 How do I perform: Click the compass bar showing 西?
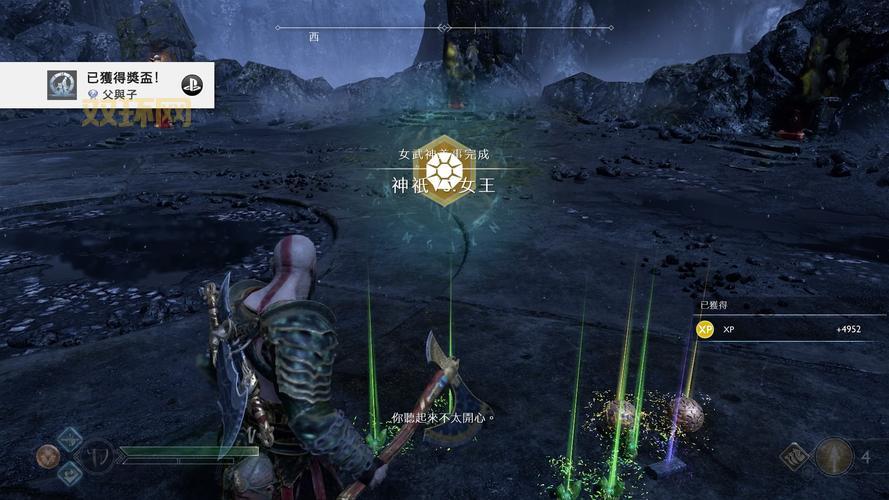pyautogui.click(x=443, y=28)
